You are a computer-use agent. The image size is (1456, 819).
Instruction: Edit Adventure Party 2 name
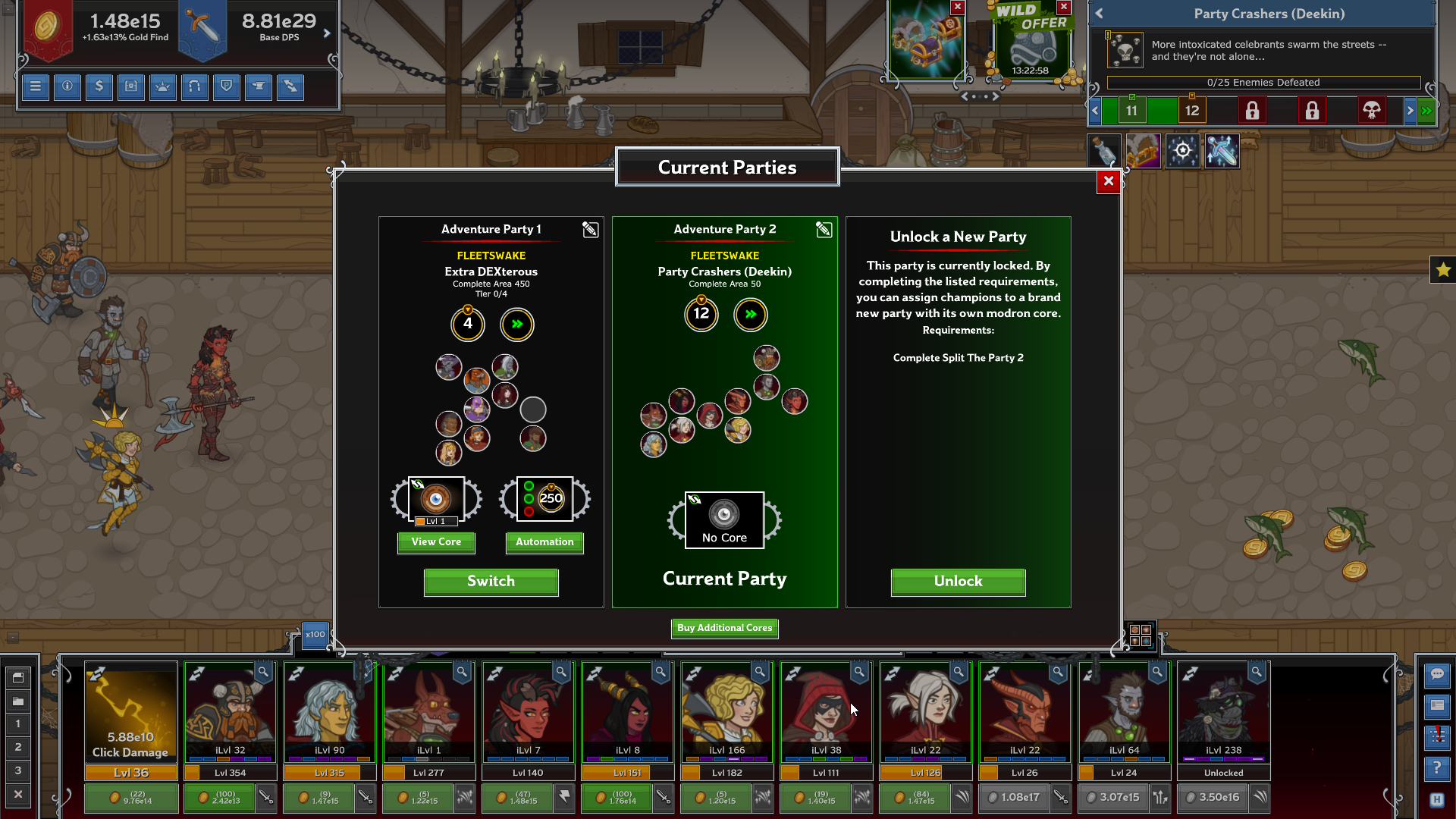(824, 230)
